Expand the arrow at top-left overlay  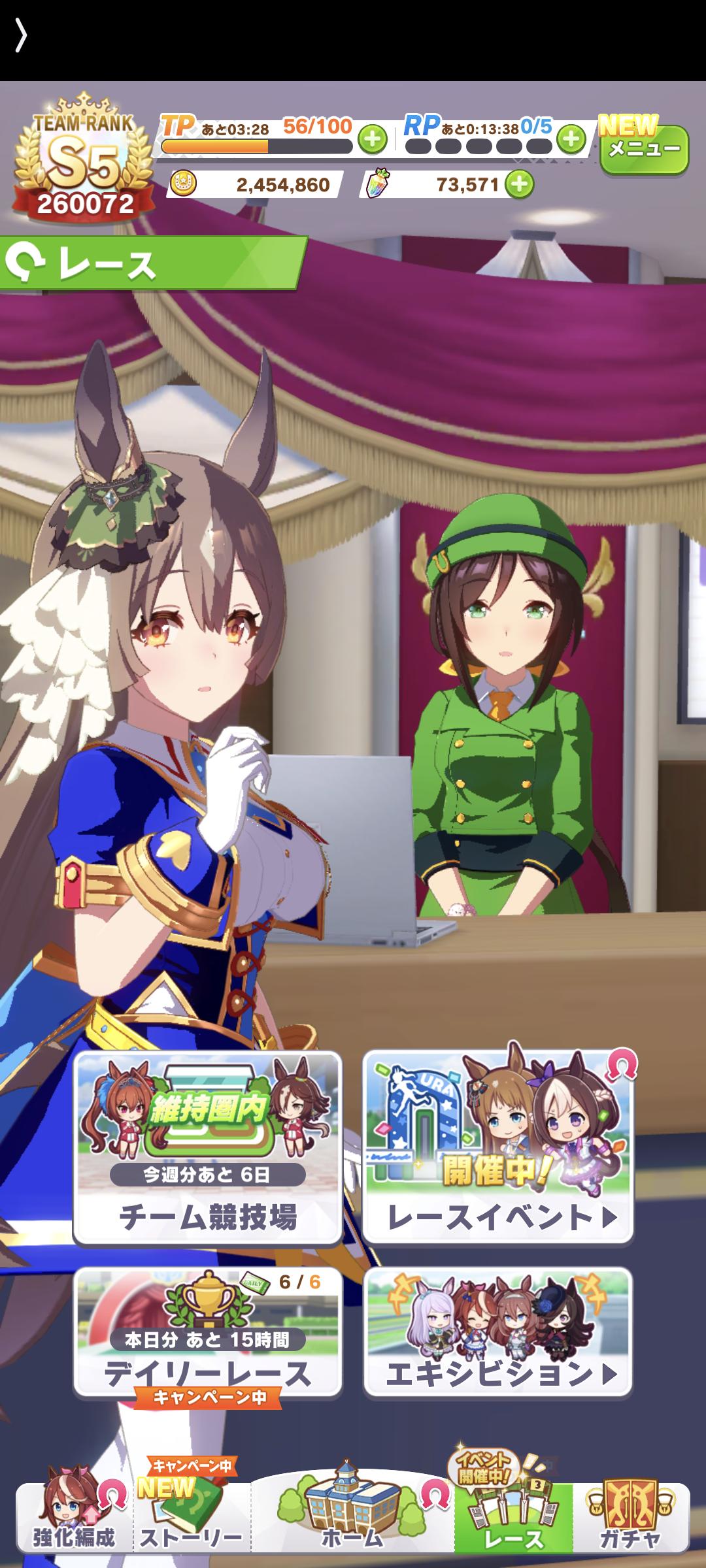click(x=21, y=36)
